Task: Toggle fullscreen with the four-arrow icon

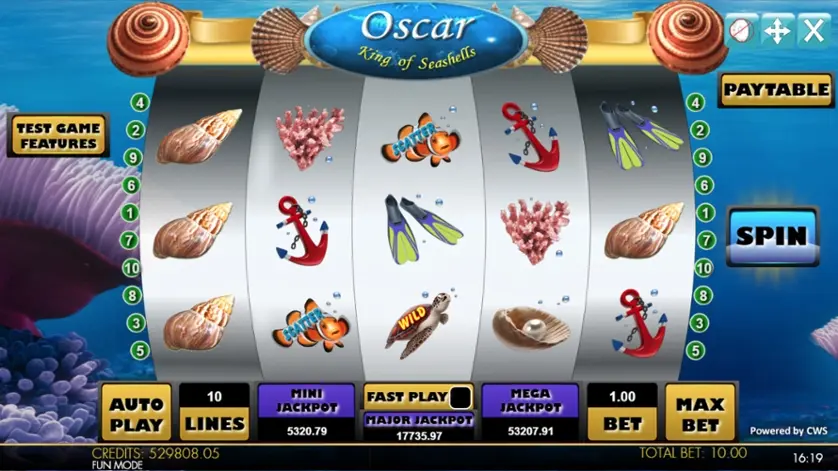Action: [777, 31]
